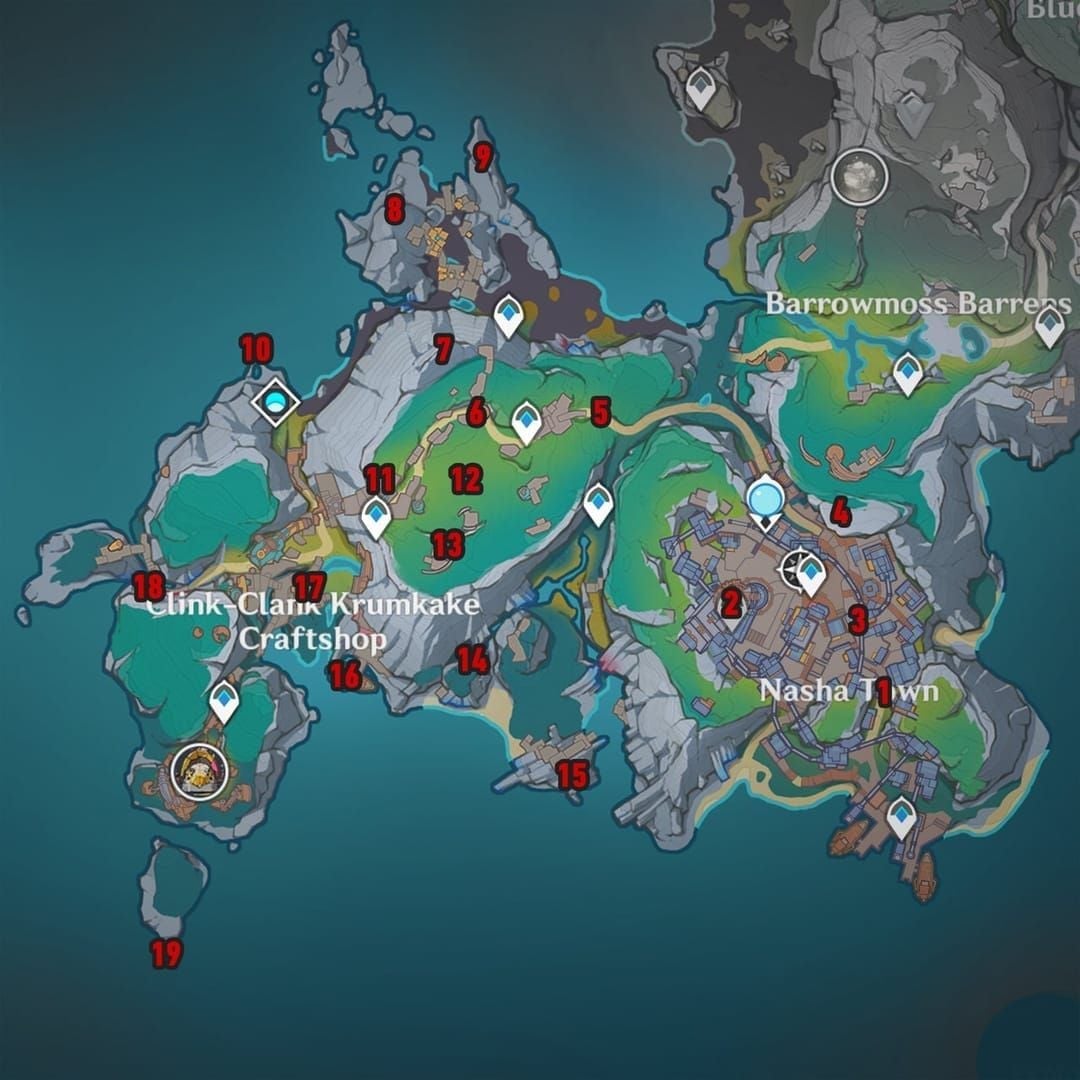Choose the number 3 marker

(857, 620)
